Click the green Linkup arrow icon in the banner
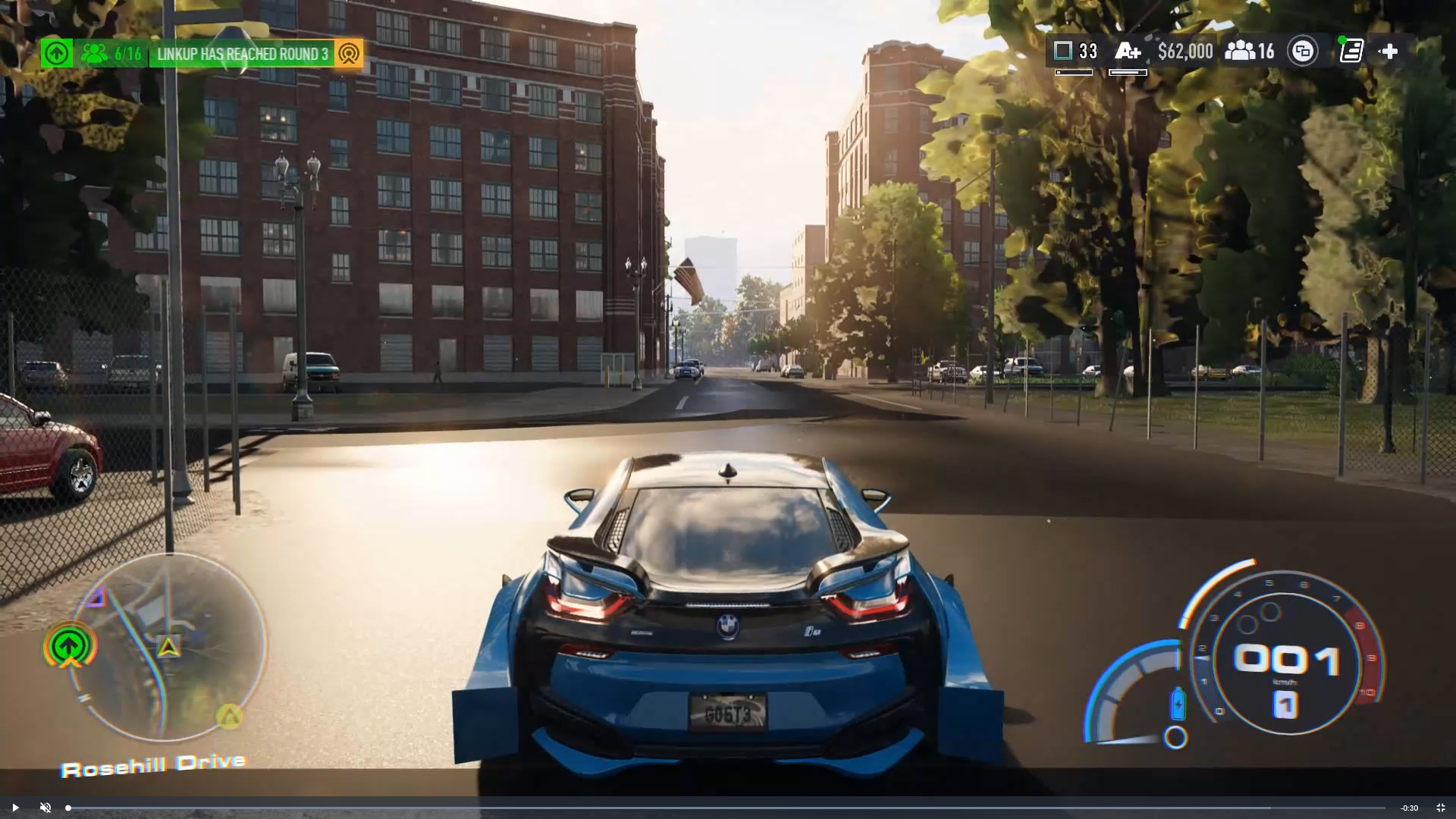The image size is (1456, 819). click(x=56, y=54)
